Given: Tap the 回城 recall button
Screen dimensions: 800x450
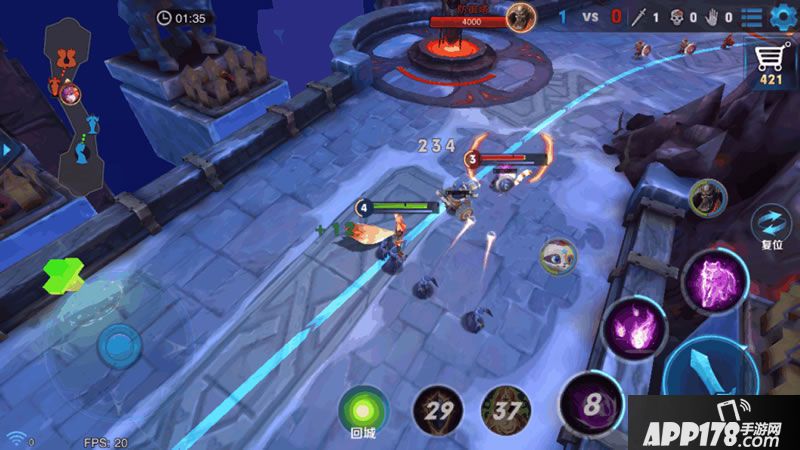Looking at the screenshot, I should point(362,410).
